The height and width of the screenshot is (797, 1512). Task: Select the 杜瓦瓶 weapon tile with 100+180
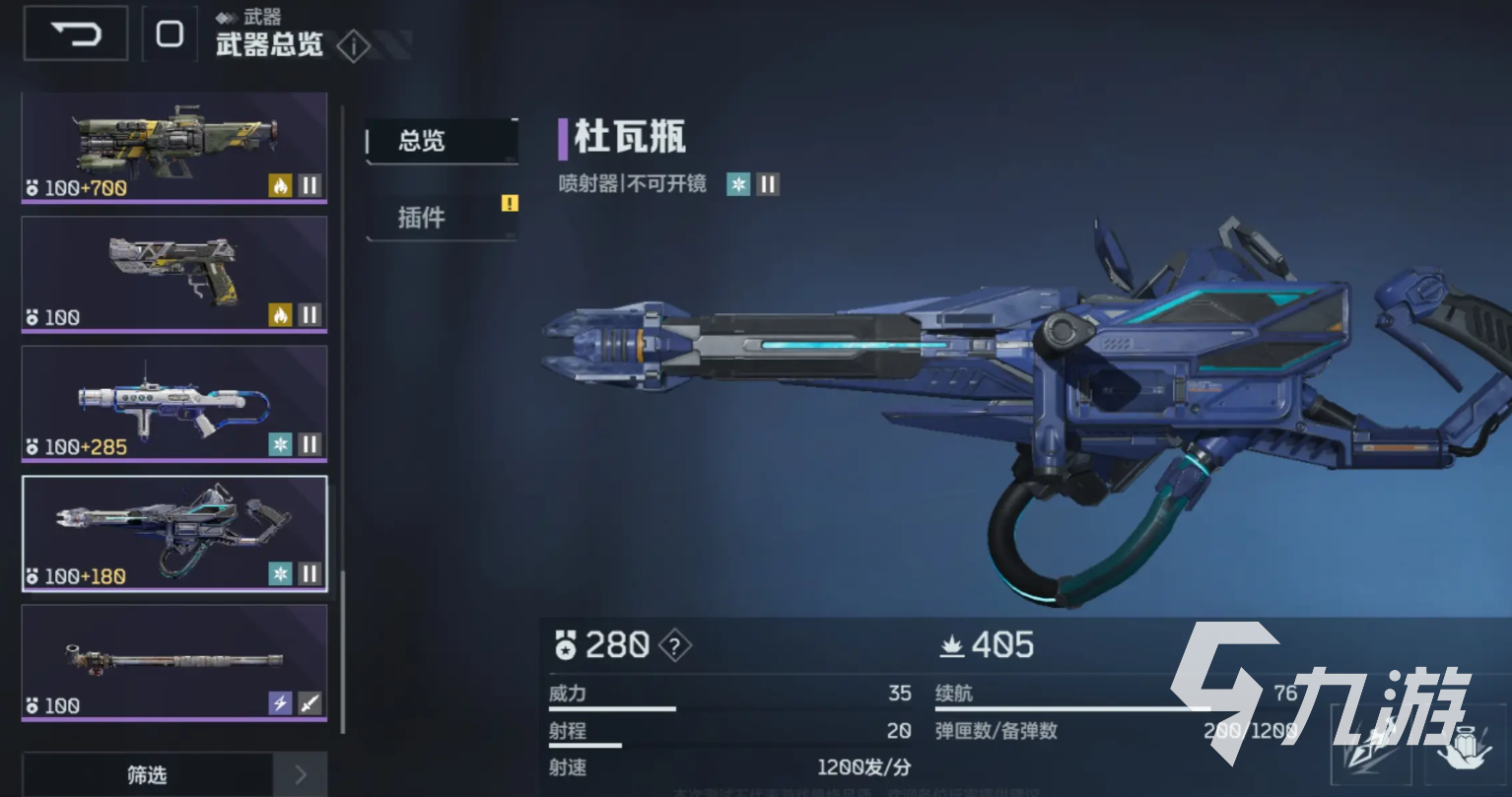174,532
